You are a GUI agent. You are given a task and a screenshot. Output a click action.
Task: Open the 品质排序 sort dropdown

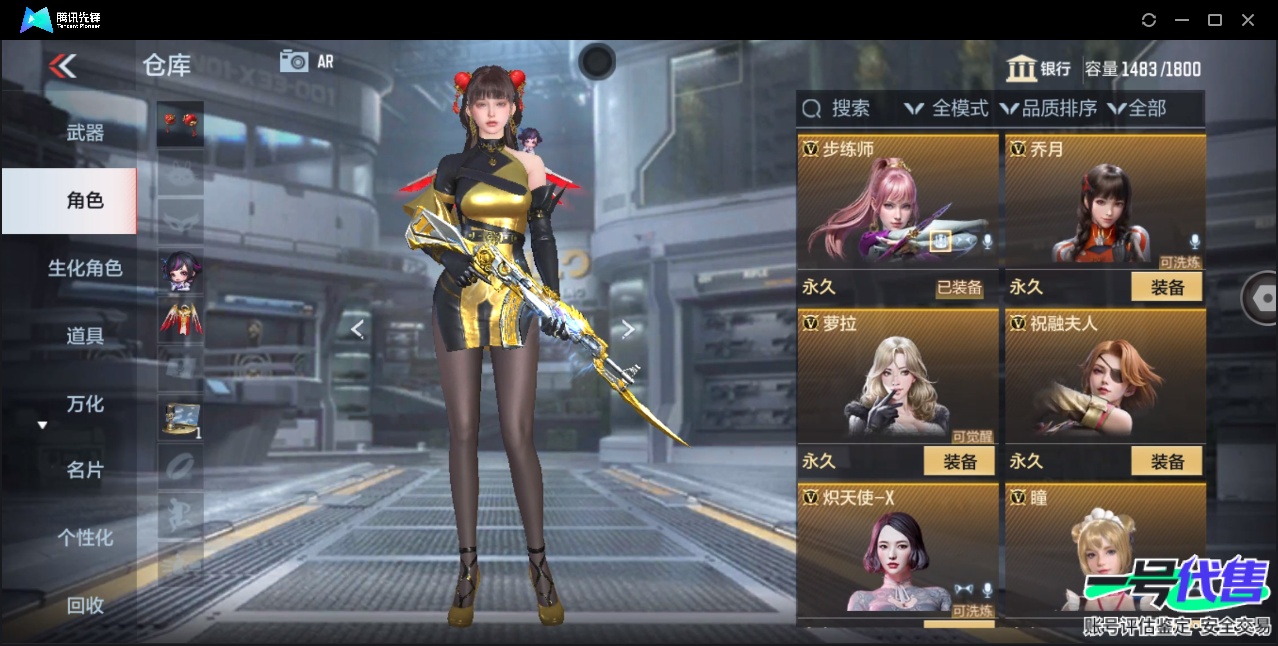pos(1048,108)
